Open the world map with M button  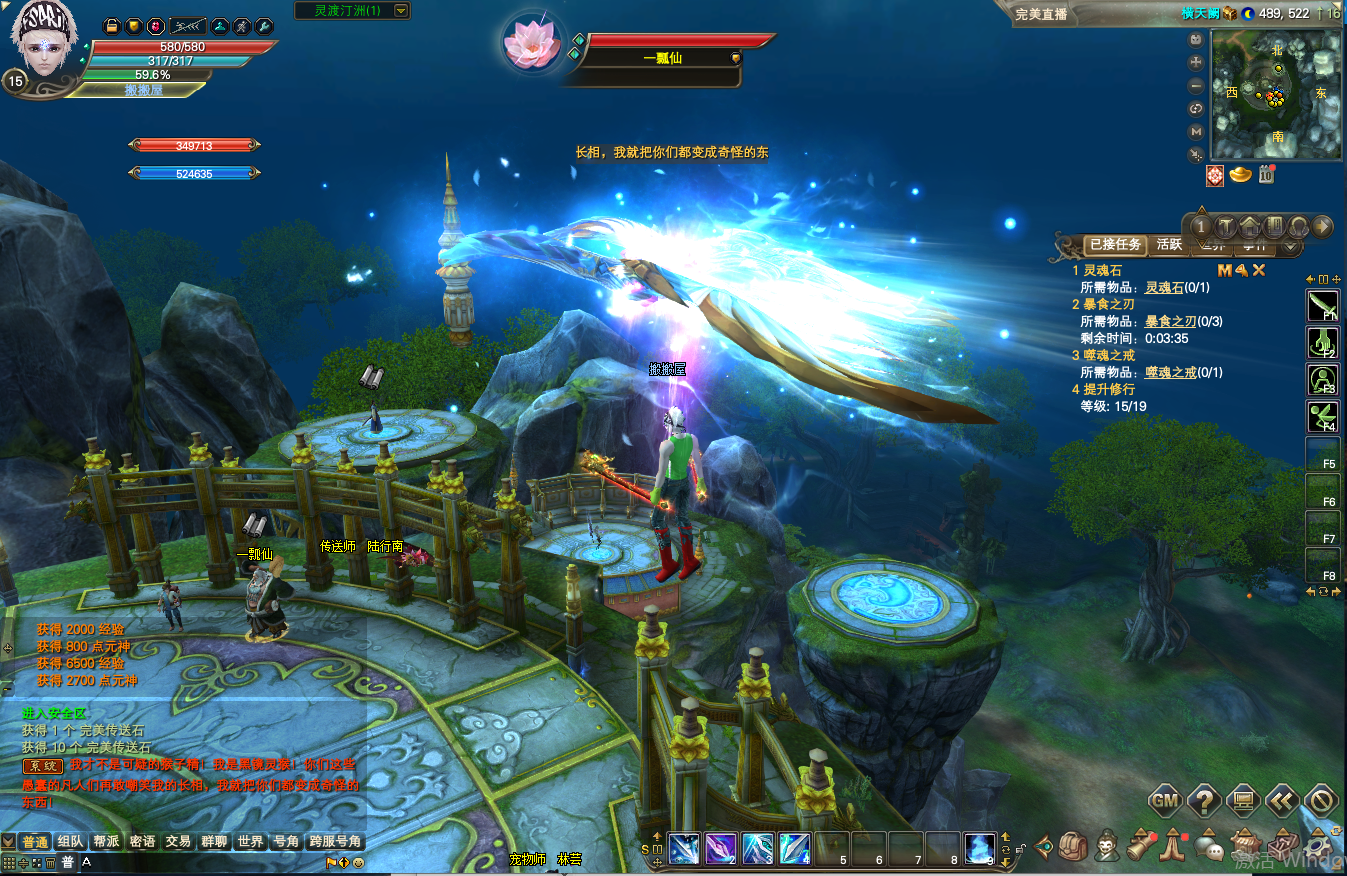1196,132
